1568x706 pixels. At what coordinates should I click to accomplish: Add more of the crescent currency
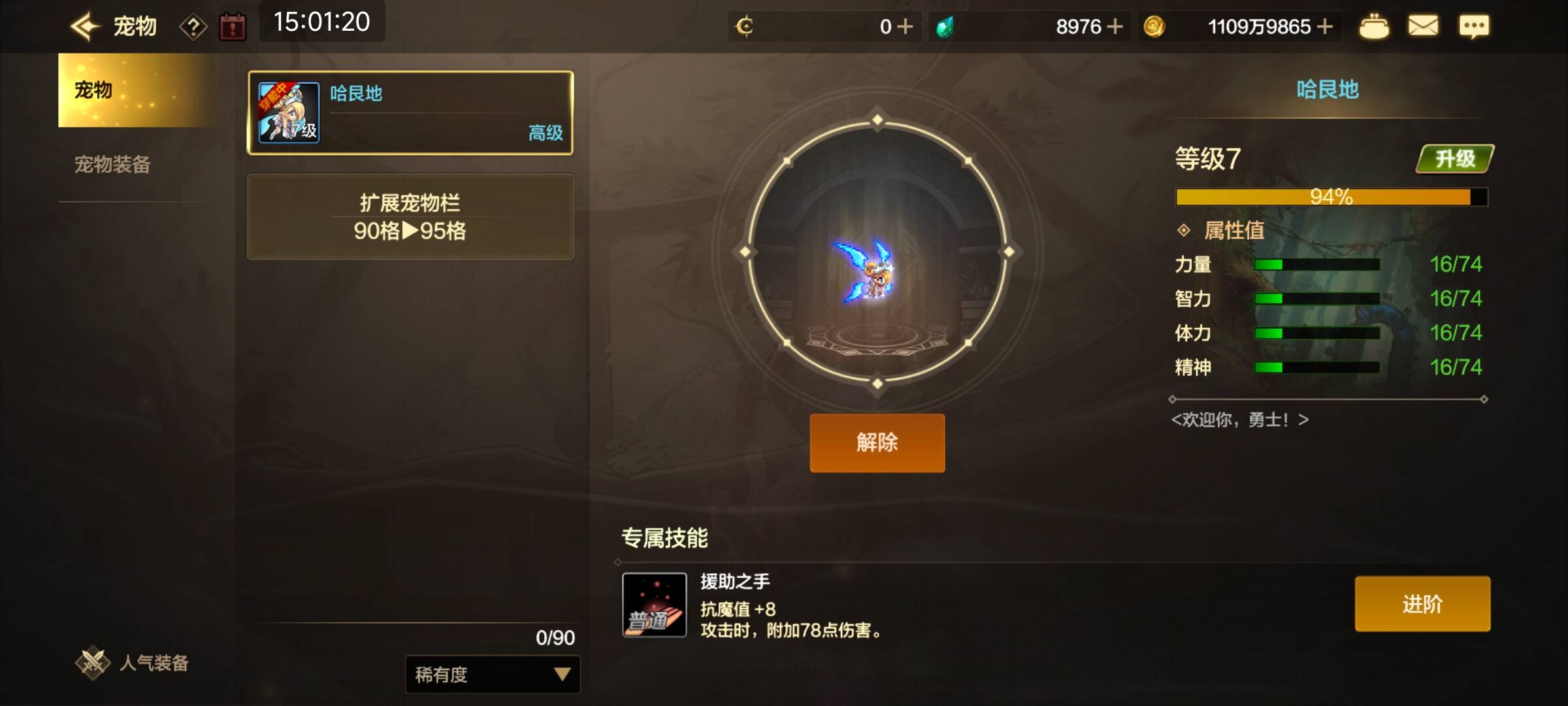pyautogui.click(x=906, y=27)
